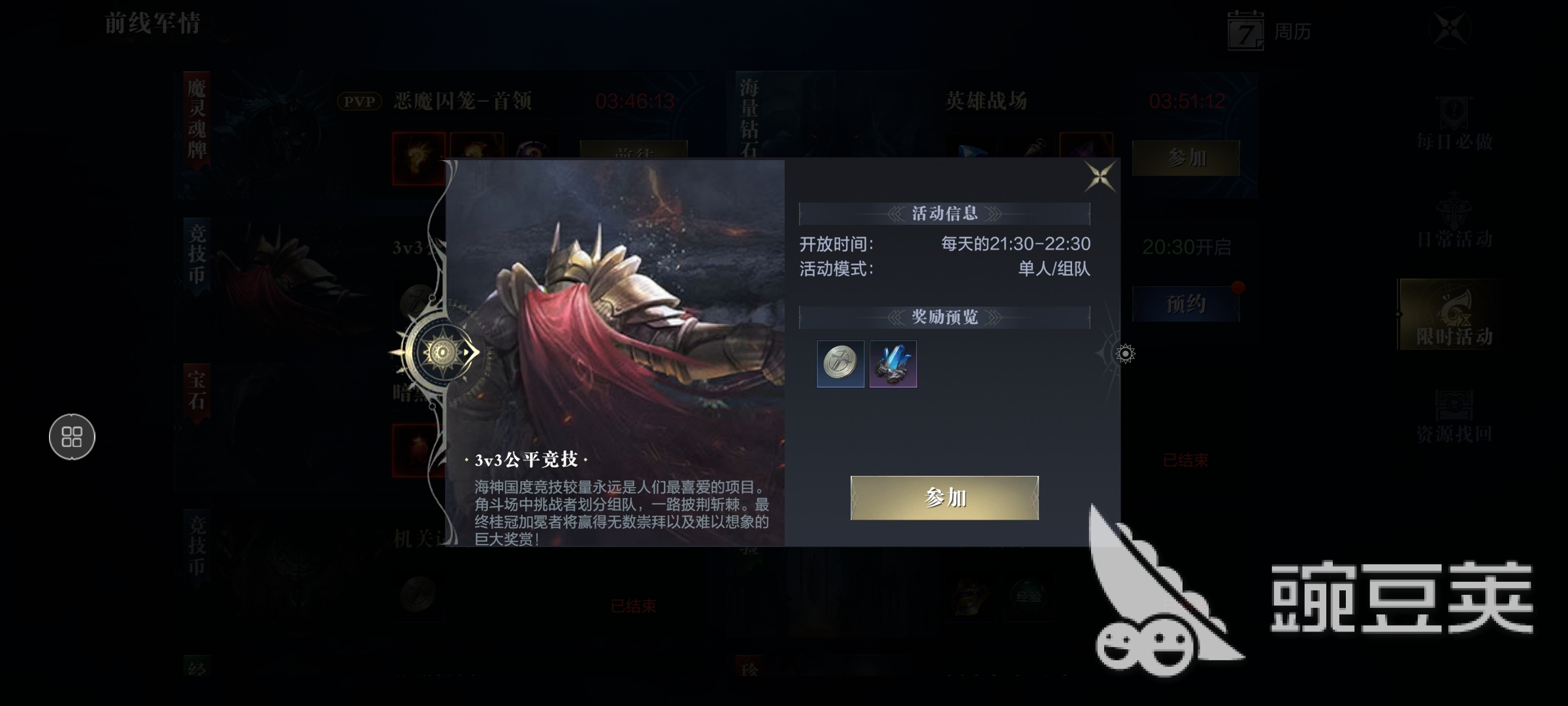Inspect the blue crystal reward
This screenshot has width=1568, height=706.
893,363
